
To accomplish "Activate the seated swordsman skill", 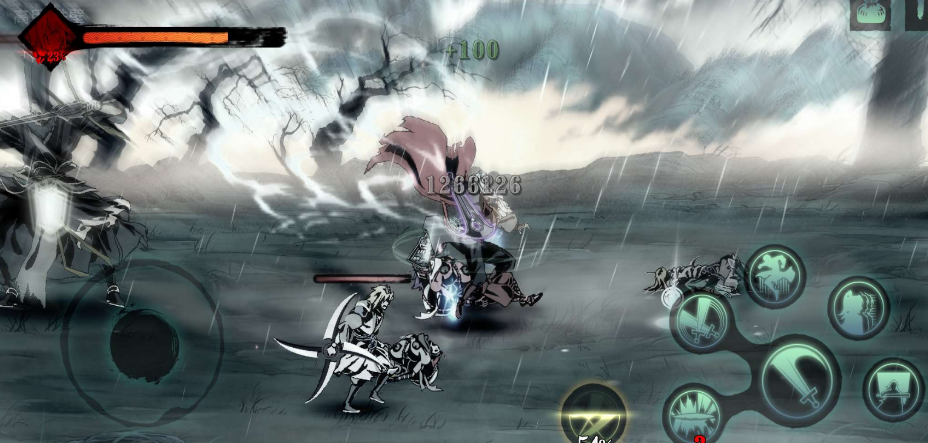I will point(892,387).
